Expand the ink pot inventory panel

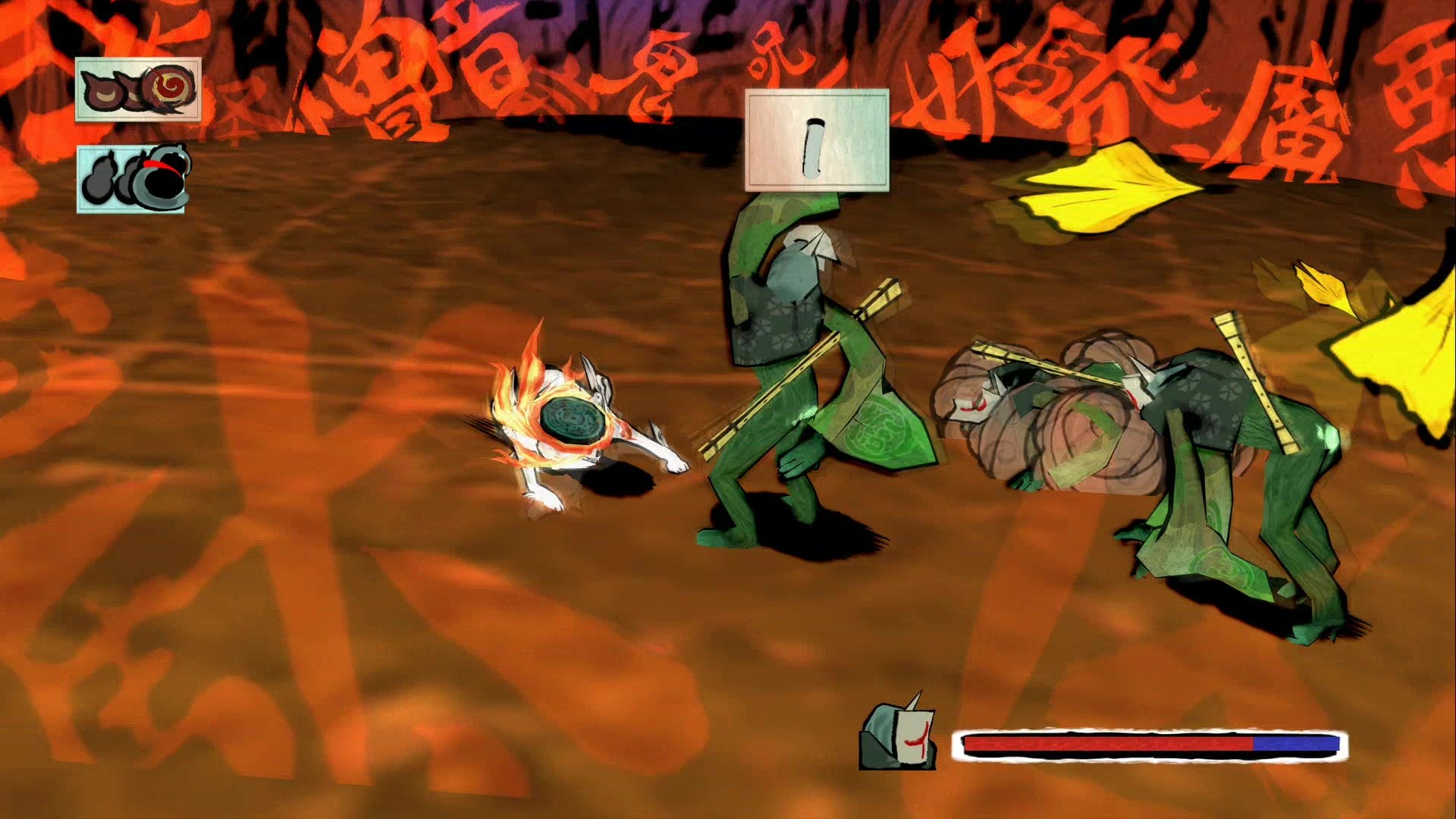coord(133,178)
